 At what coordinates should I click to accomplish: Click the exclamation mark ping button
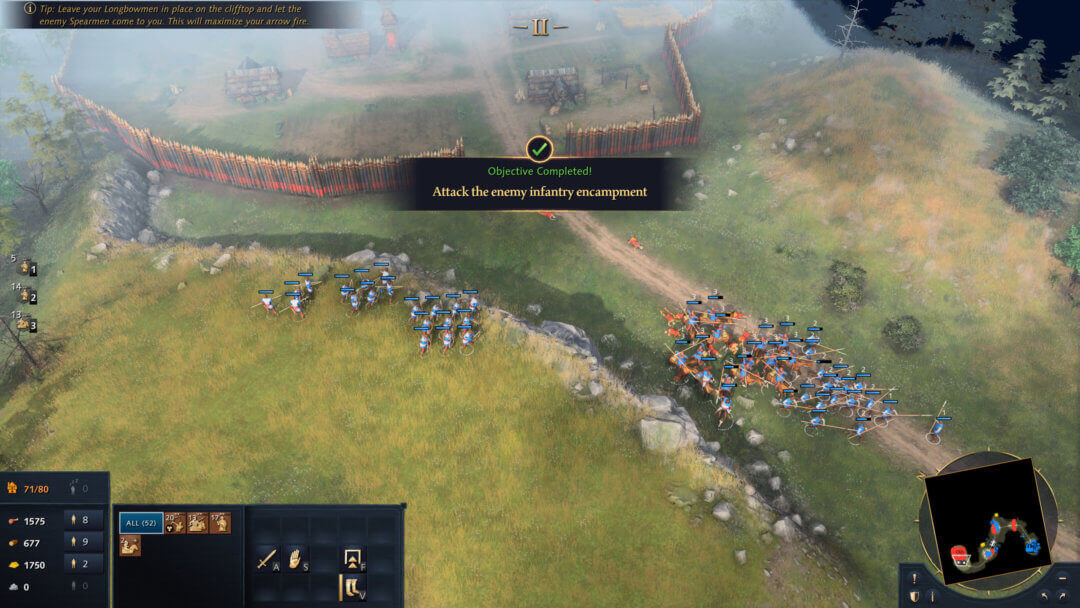(x=916, y=578)
